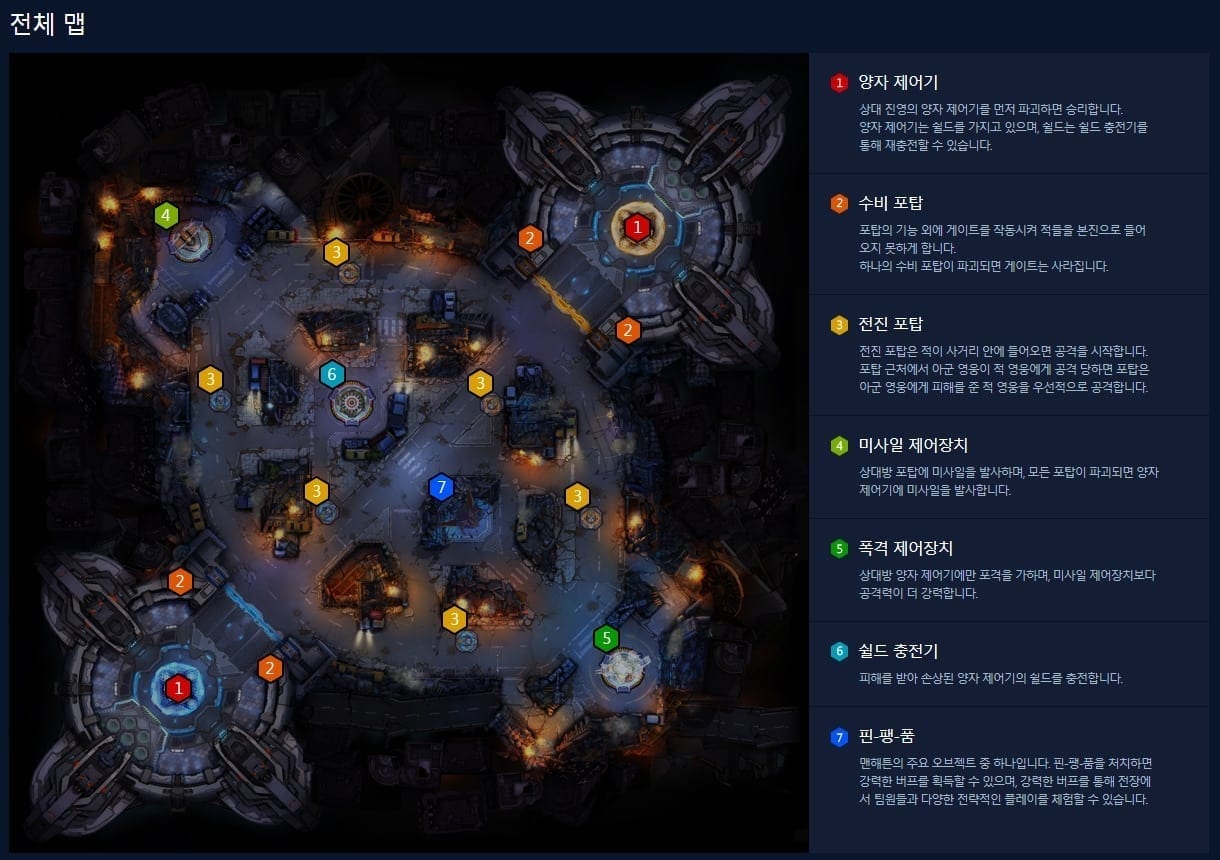Select the 핀-팽-품 legend entry
Screen dimensions: 1220x860
tap(886, 737)
